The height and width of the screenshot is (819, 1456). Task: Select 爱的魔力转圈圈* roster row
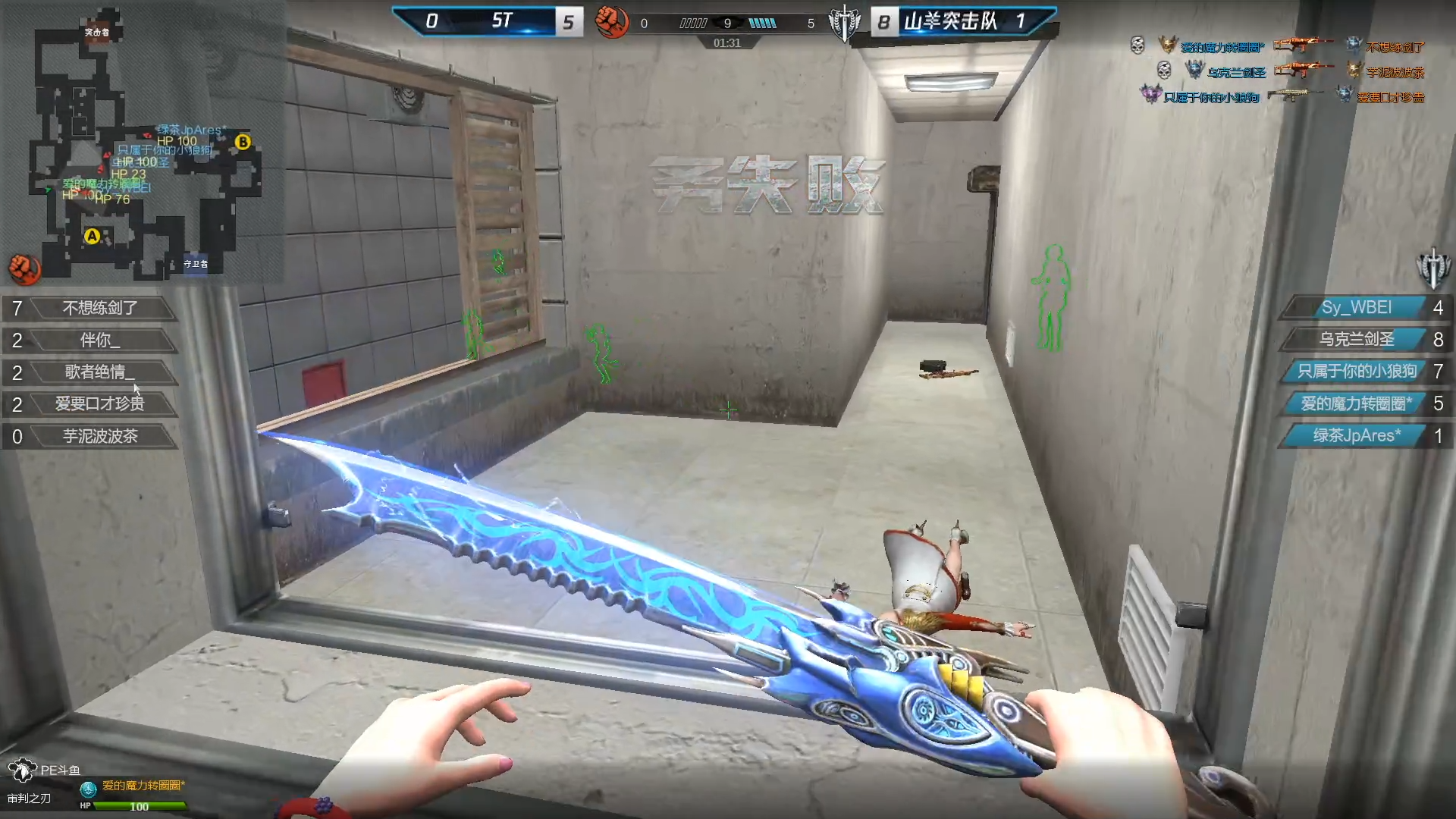pyautogui.click(x=1356, y=403)
